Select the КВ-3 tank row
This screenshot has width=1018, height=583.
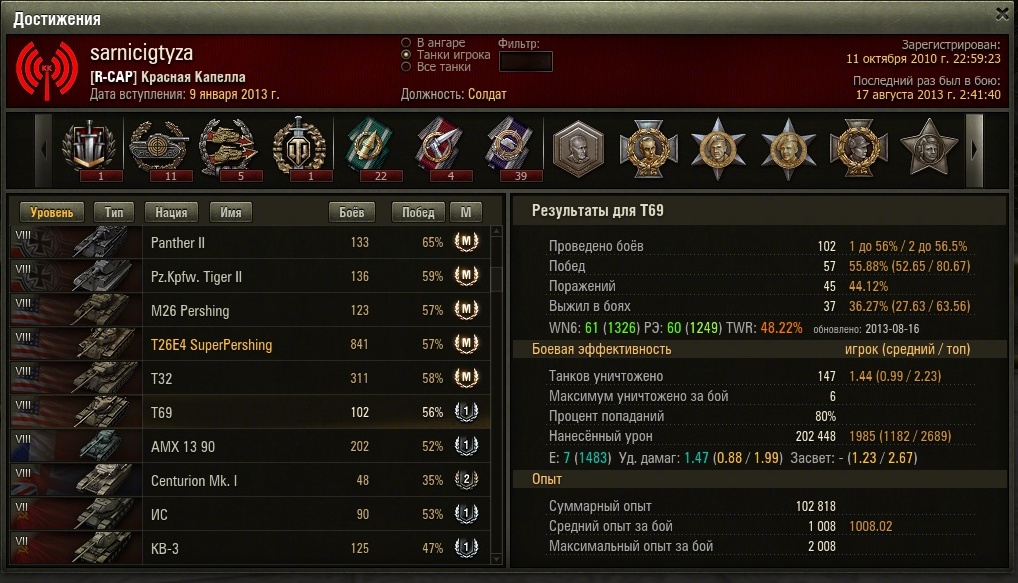point(250,549)
